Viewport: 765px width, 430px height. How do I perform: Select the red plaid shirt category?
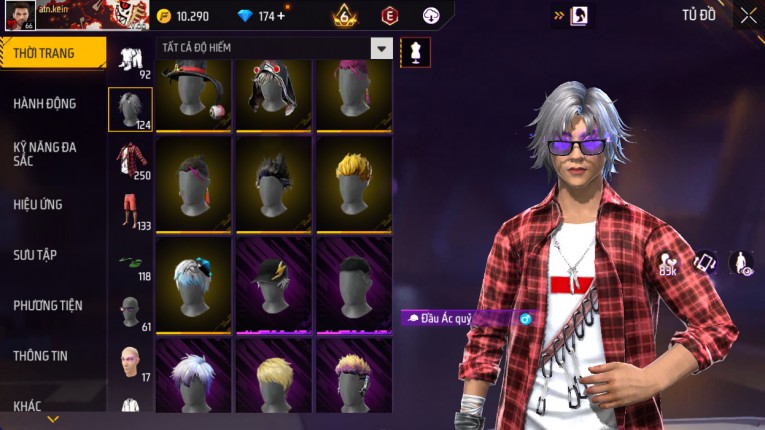coord(130,160)
